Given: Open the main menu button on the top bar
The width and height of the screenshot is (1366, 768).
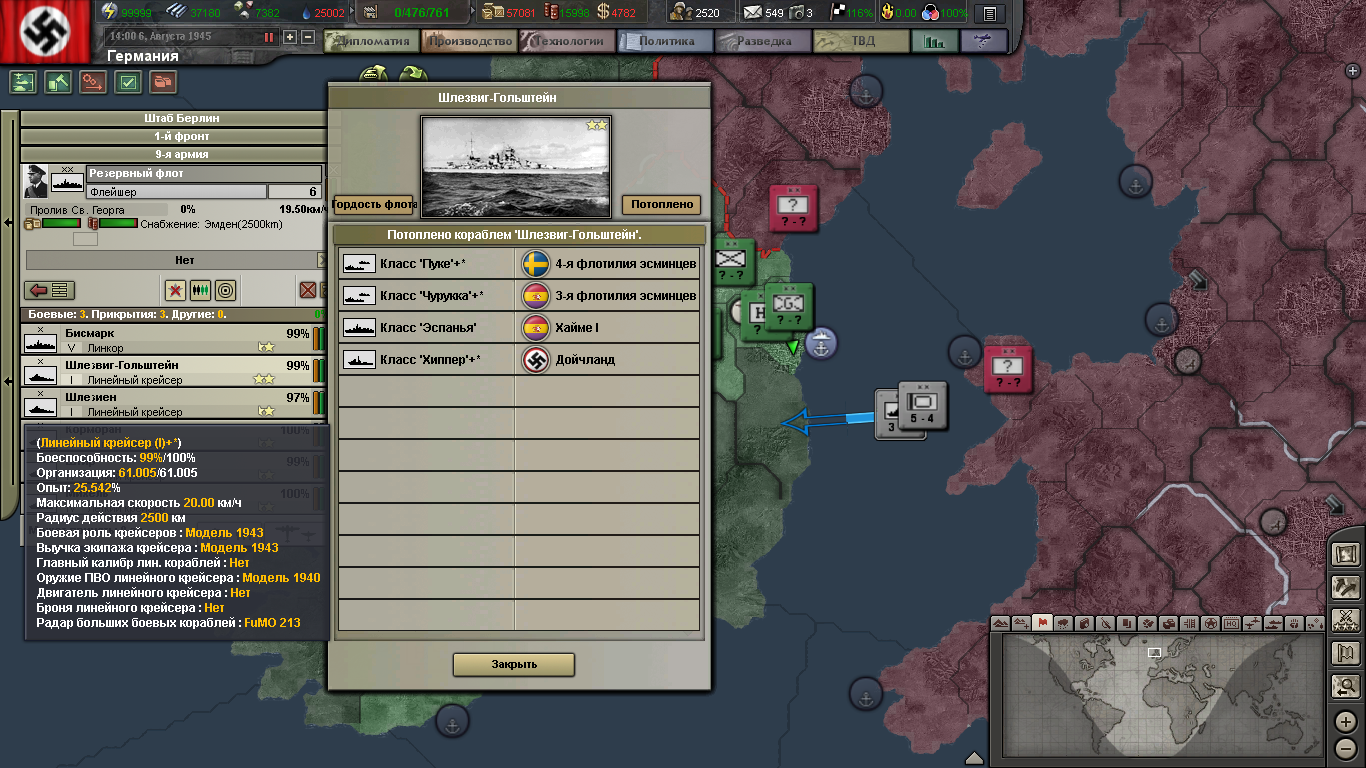Looking at the screenshot, I should tap(990, 13).
